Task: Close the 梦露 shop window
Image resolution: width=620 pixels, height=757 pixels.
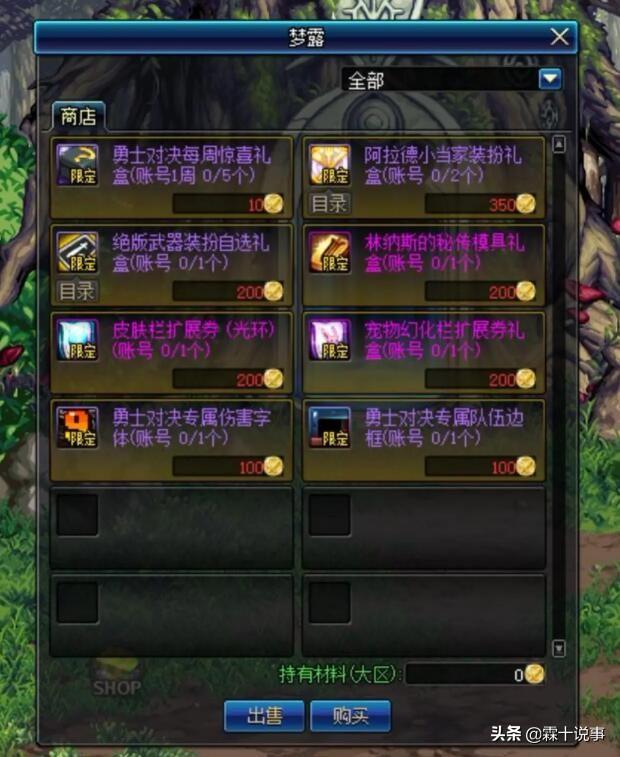Action: coord(560,37)
